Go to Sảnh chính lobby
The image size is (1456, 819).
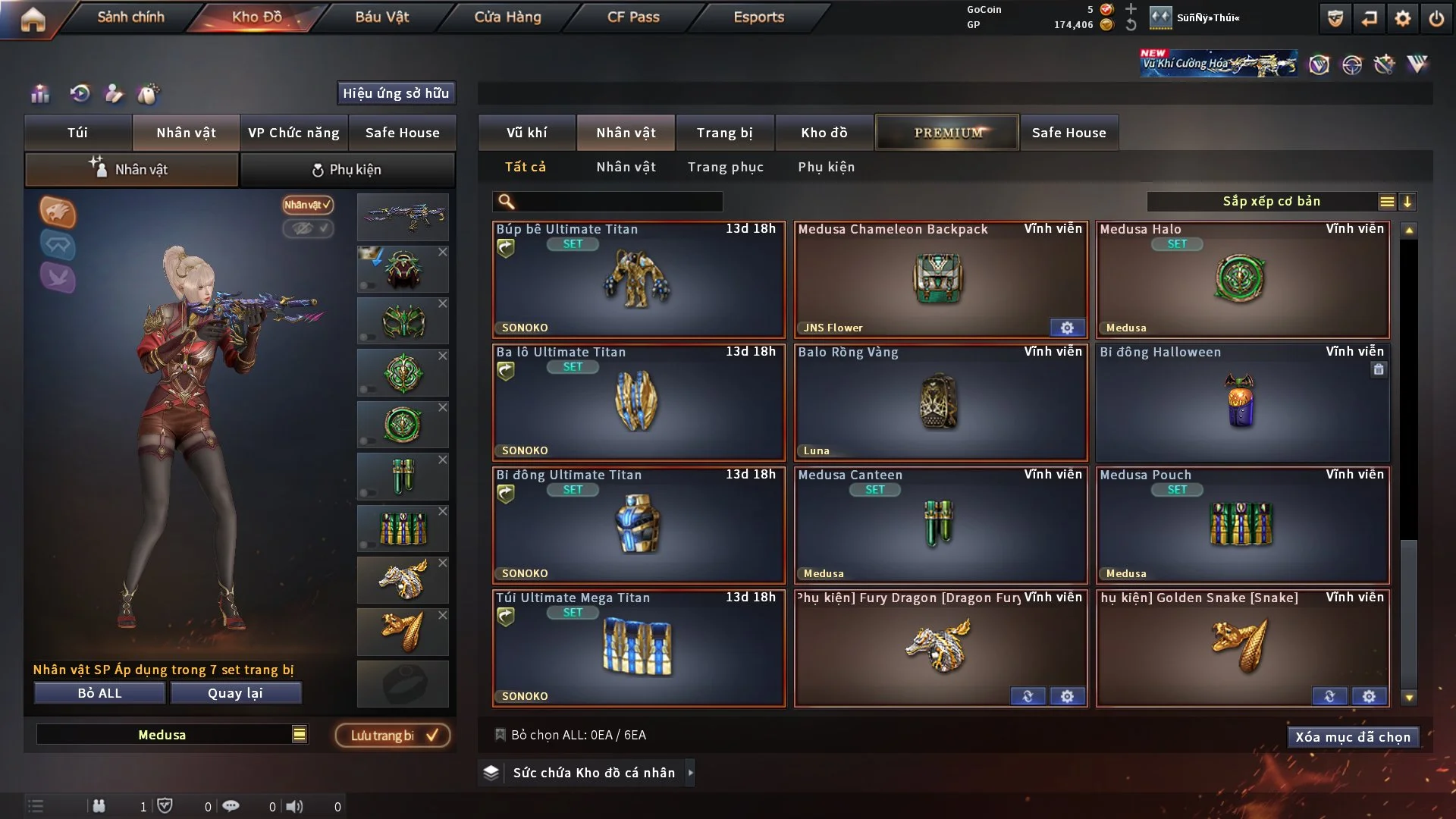130,17
